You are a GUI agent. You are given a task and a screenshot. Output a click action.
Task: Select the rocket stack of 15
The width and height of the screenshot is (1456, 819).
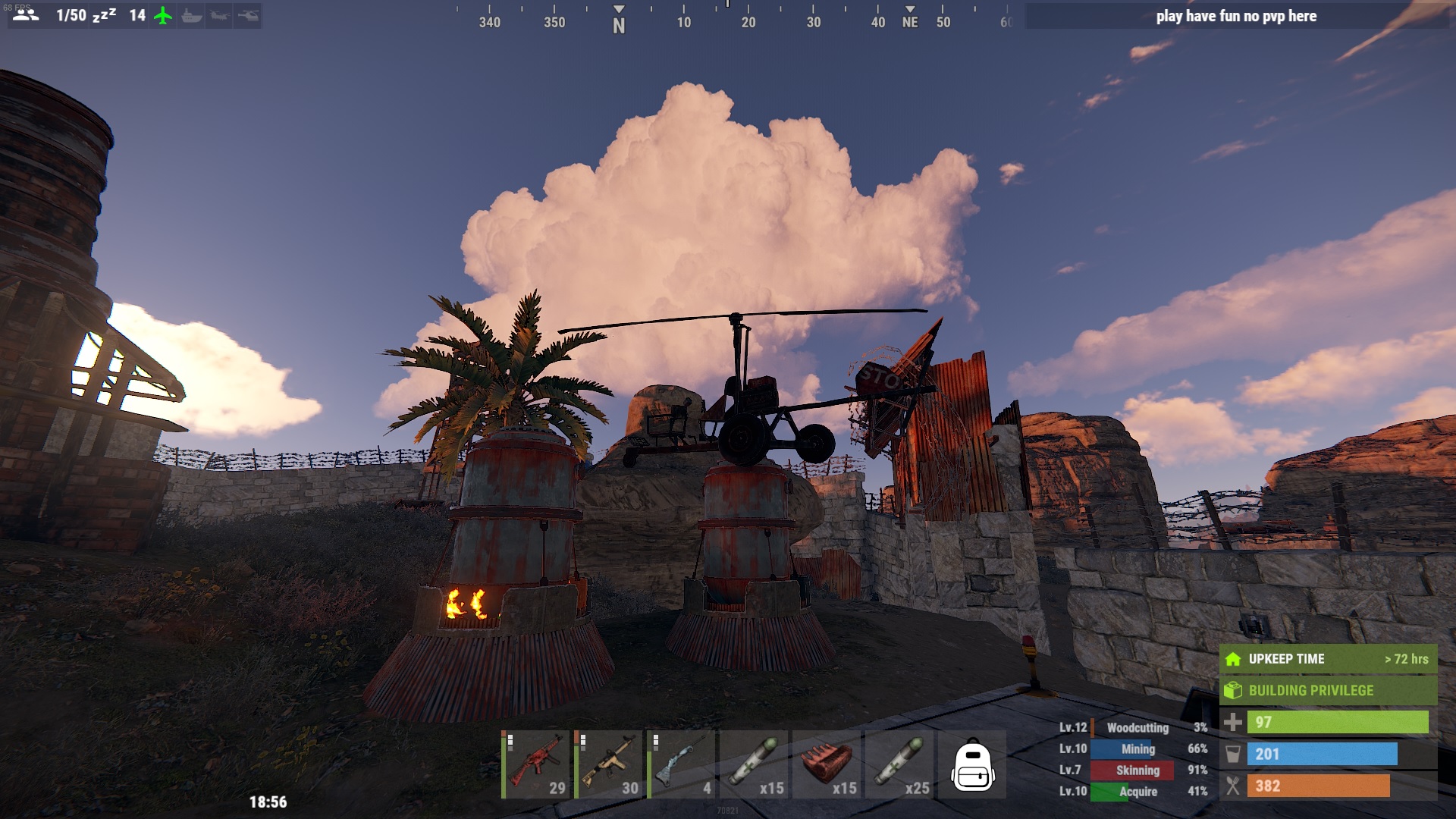pos(754,764)
